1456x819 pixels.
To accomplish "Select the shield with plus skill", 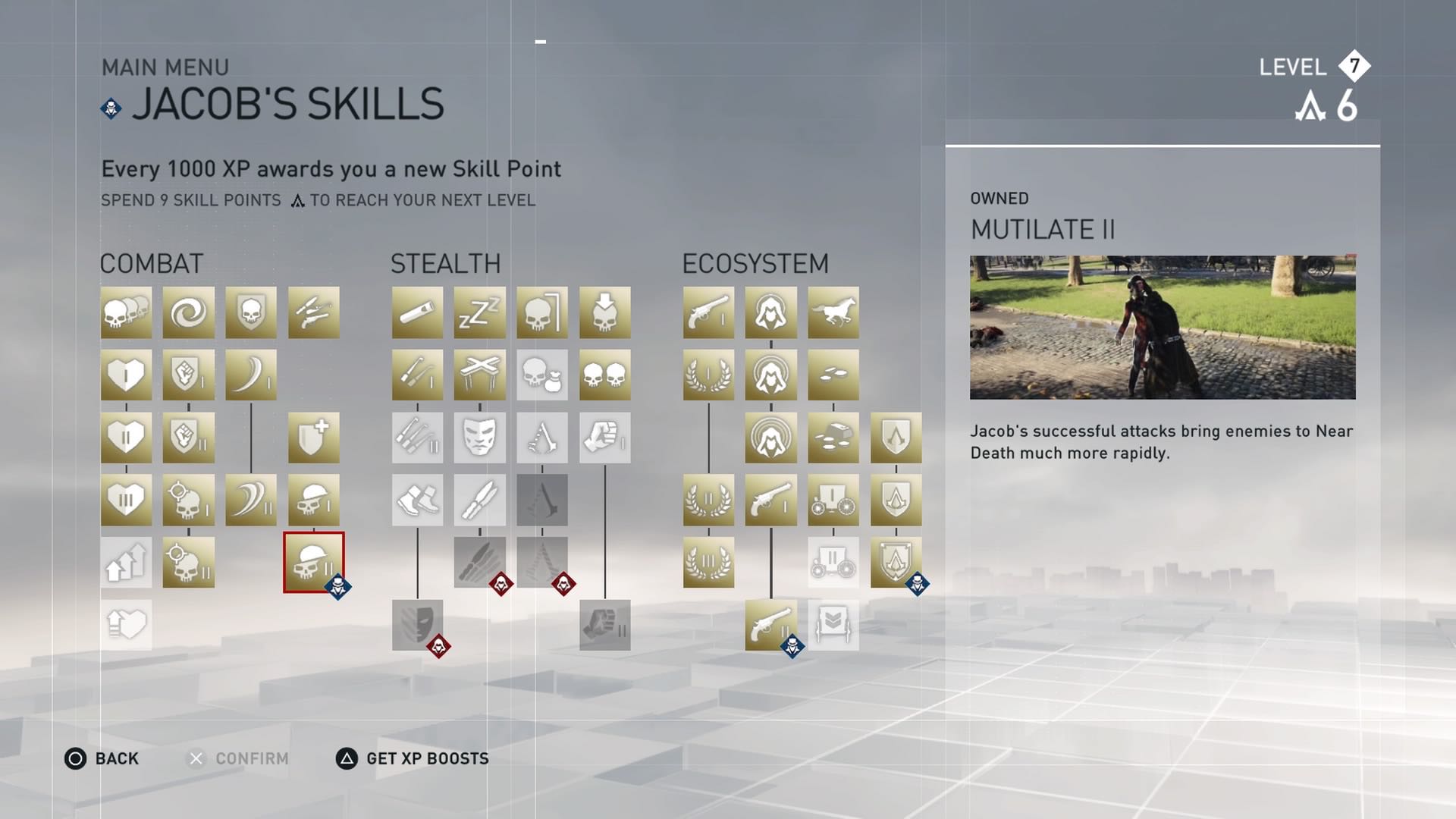I will point(313,438).
